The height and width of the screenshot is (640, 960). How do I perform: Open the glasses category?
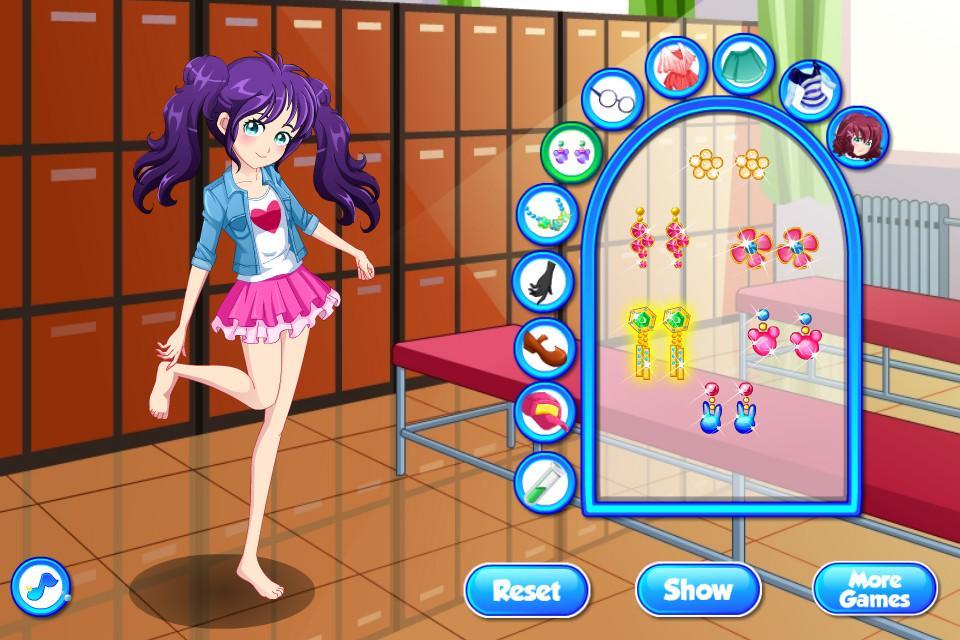coord(609,99)
